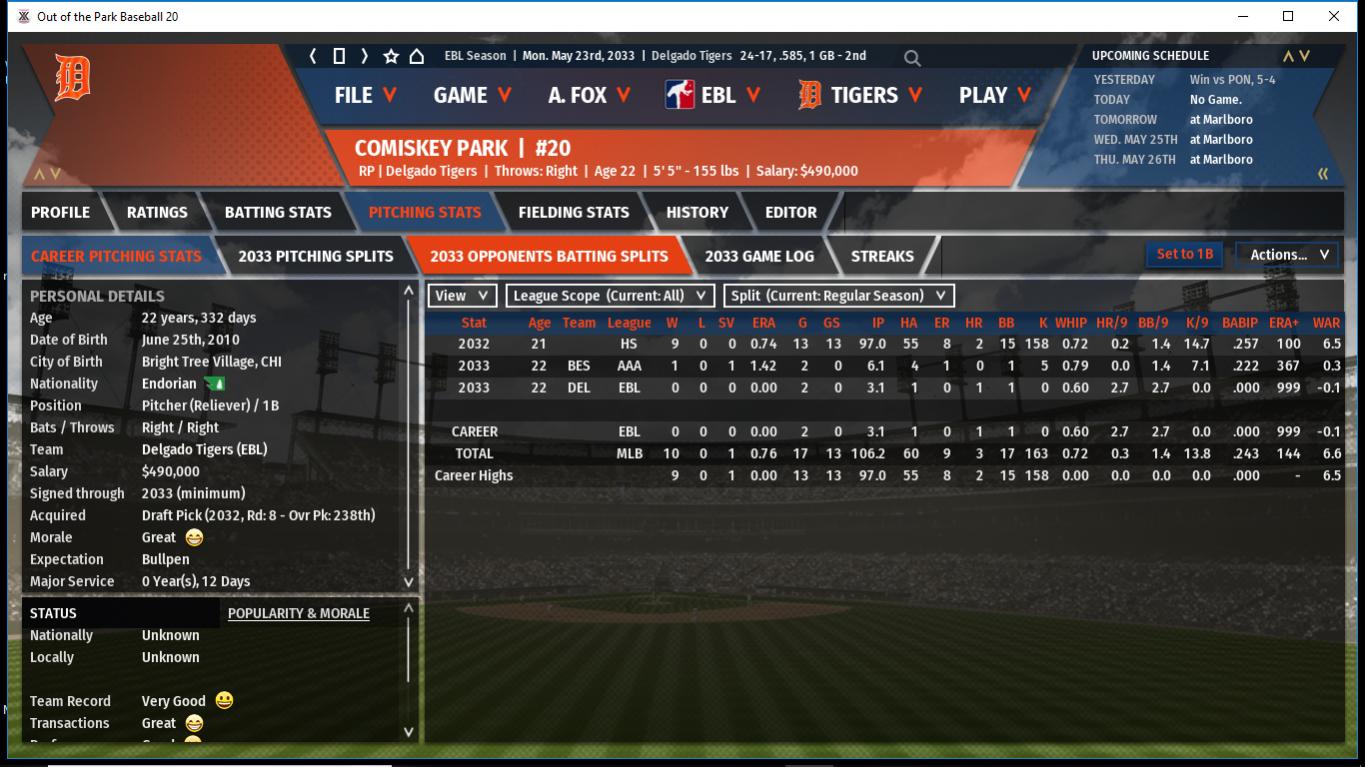Open the HISTORY tab
Viewport: 1365px width, 767px height.
pos(697,212)
